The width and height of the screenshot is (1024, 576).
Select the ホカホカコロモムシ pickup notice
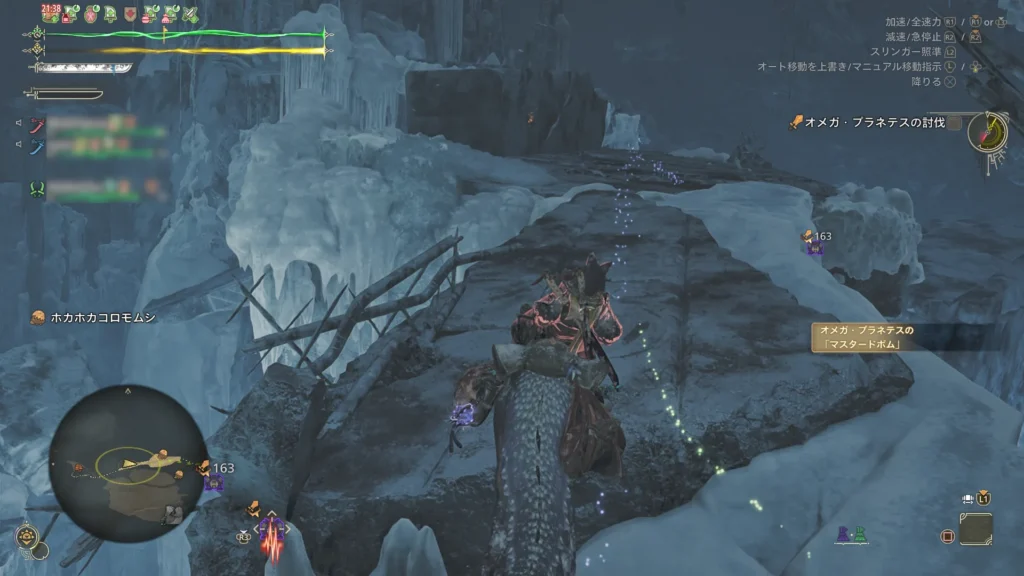click(93, 317)
